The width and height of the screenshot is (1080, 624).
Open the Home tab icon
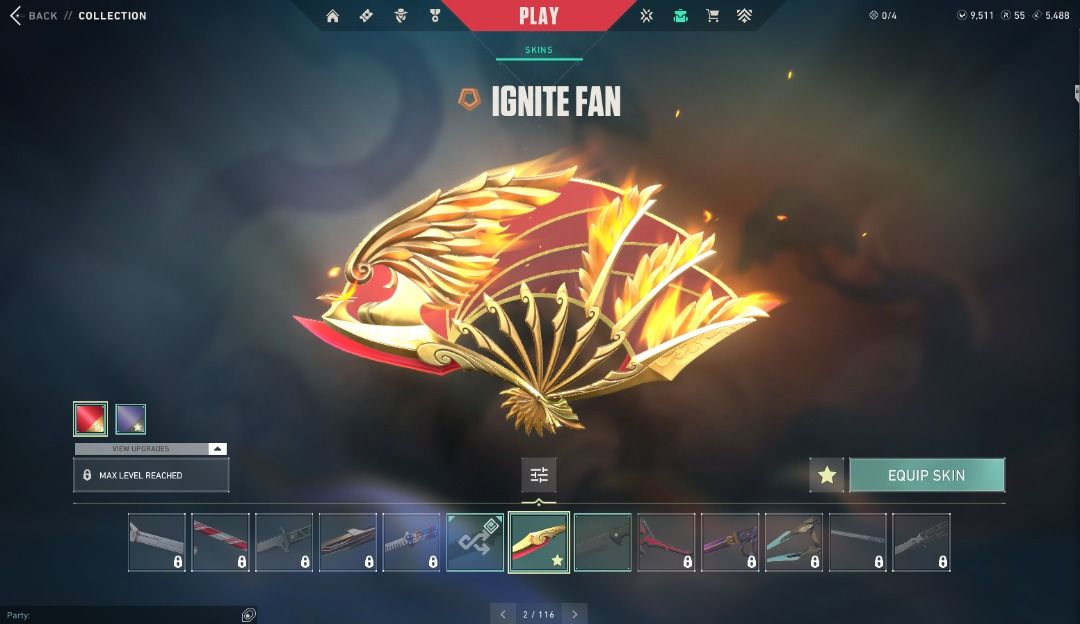[x=333, y=16]
